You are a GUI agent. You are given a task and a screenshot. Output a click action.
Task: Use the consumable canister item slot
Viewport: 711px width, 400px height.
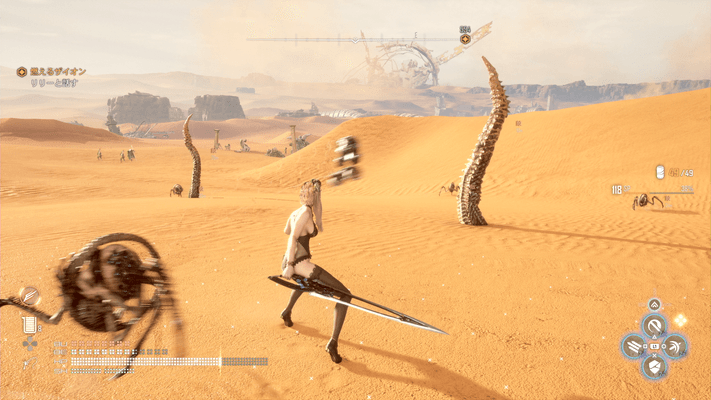pyautogui.click(x=29, y=323)
